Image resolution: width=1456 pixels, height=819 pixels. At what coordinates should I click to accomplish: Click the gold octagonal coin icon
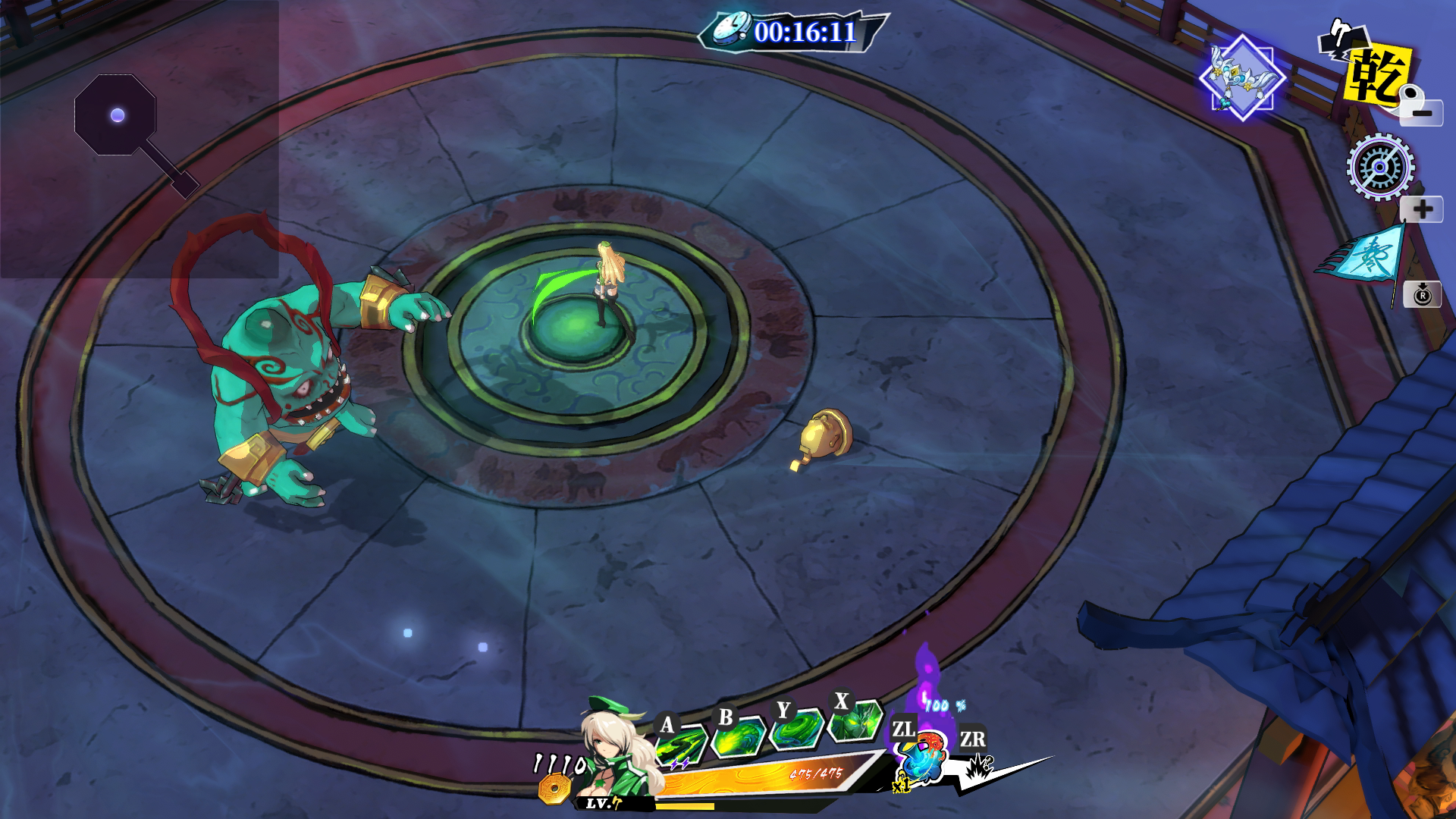click(x=554, y=789)
